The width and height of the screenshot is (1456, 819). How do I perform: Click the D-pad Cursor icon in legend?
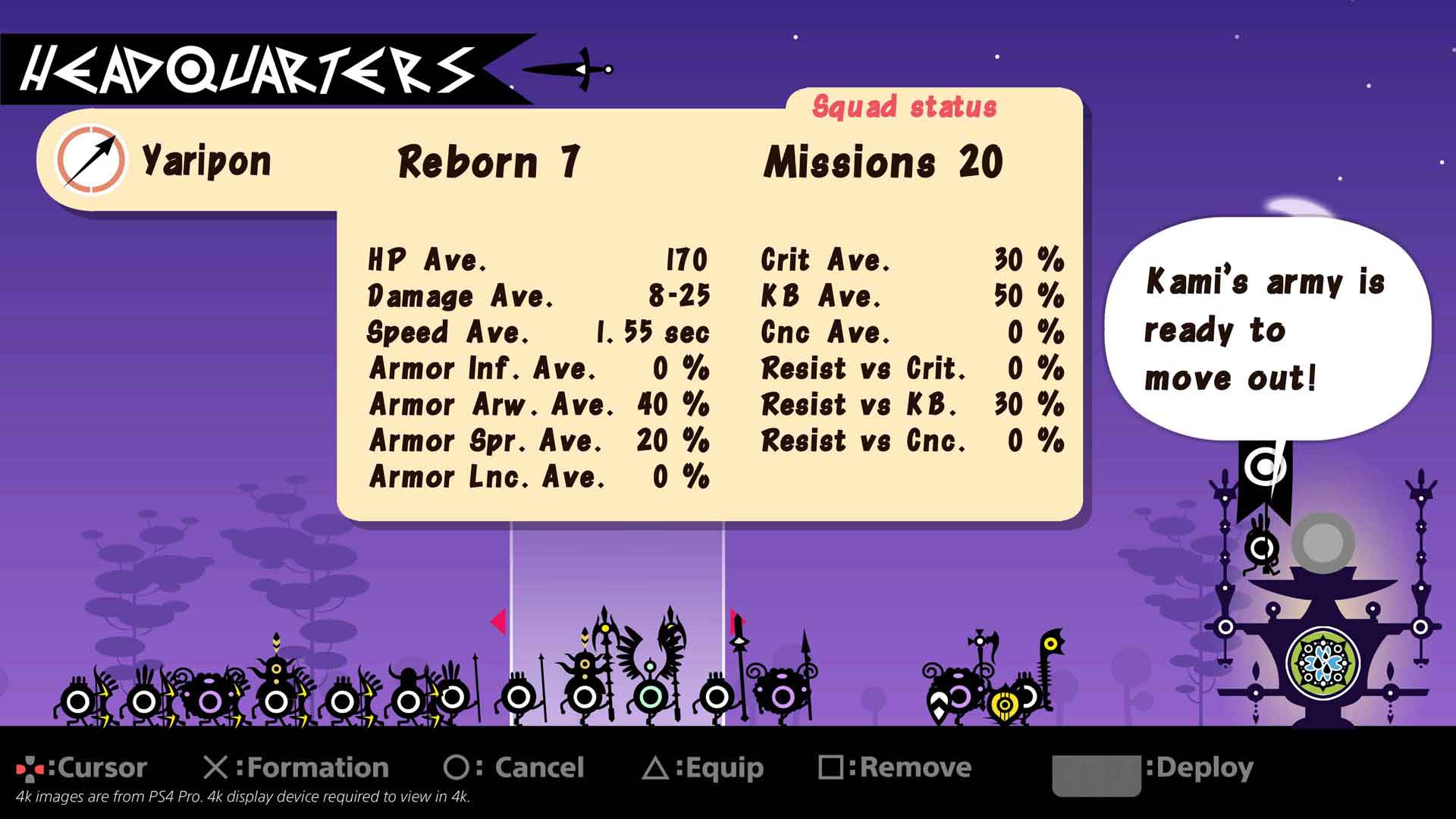point(32,767)
